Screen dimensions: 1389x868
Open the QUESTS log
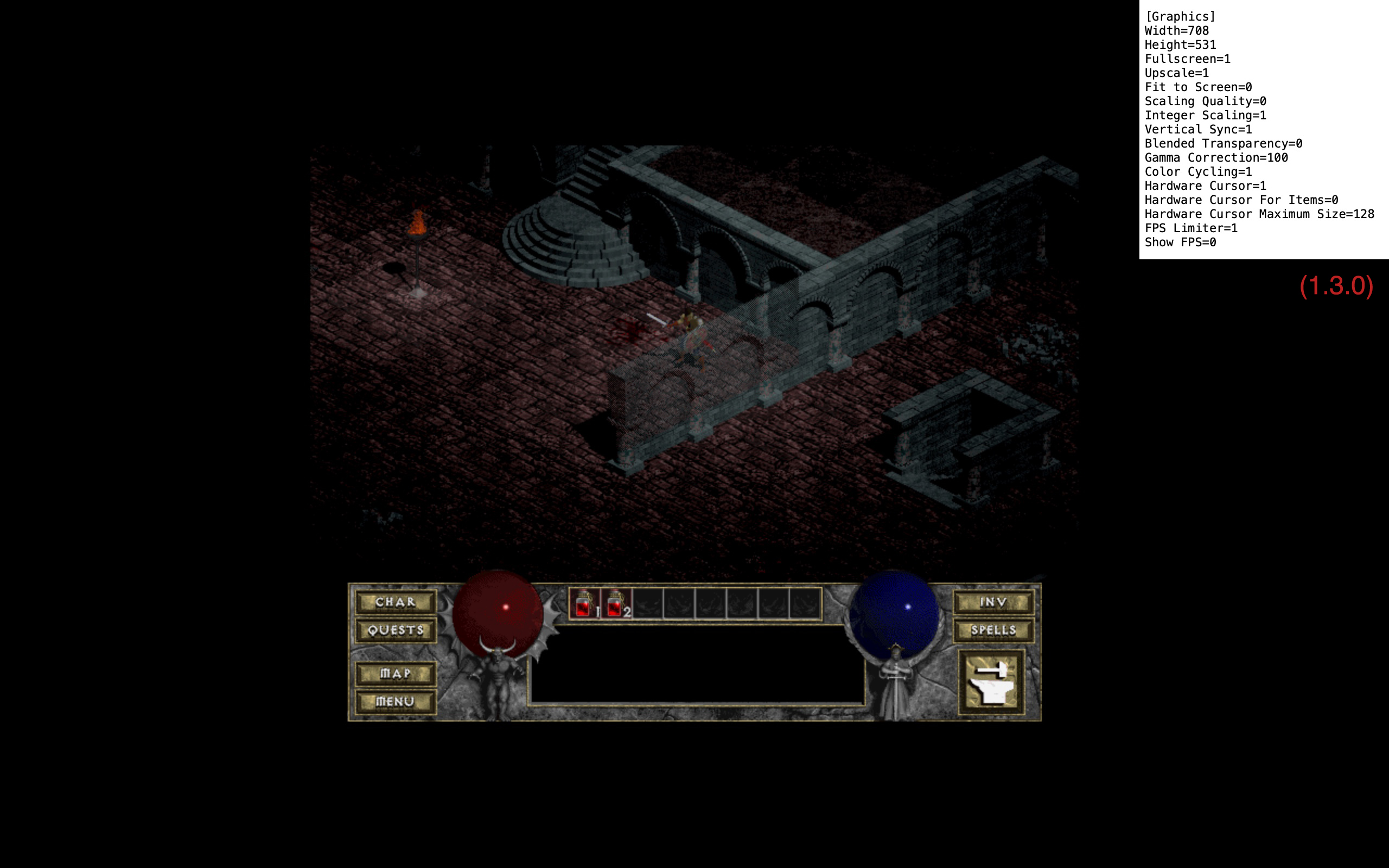click(395, 630)
